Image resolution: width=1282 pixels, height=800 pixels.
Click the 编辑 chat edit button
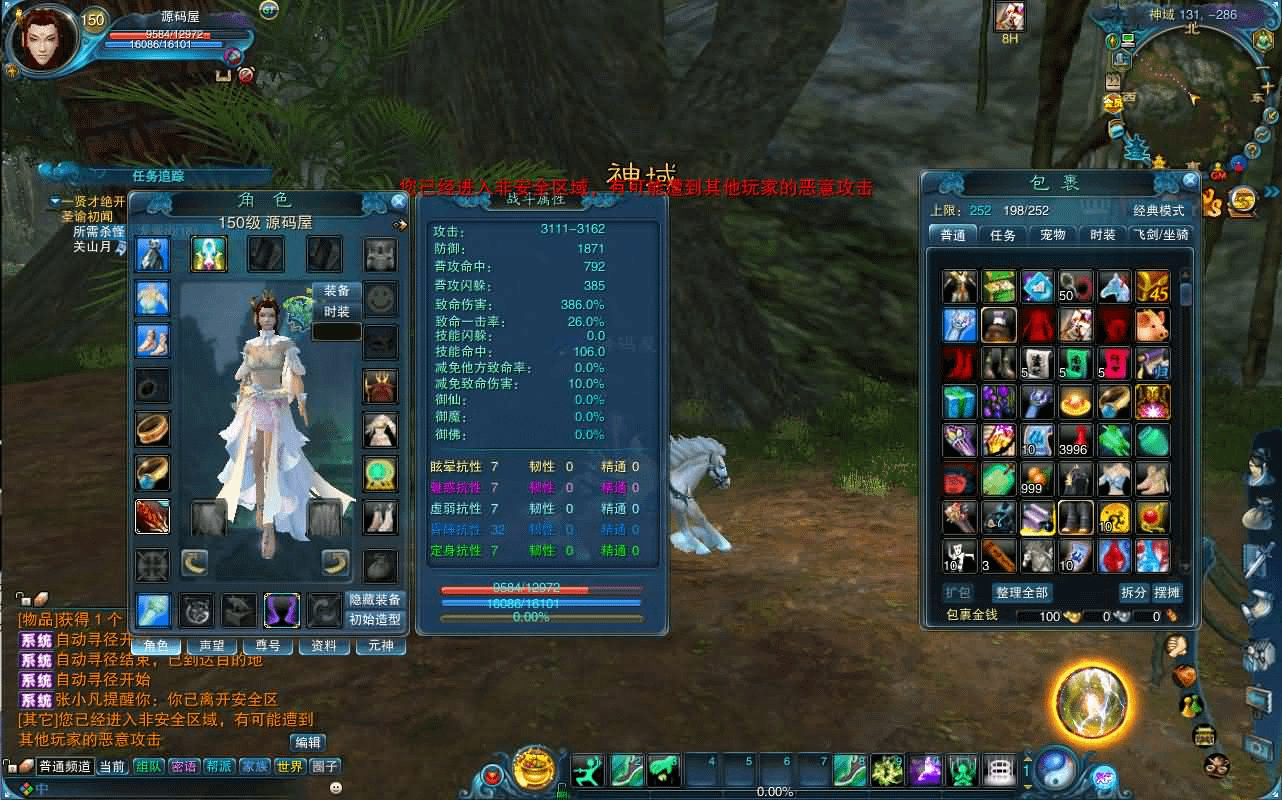307,742
